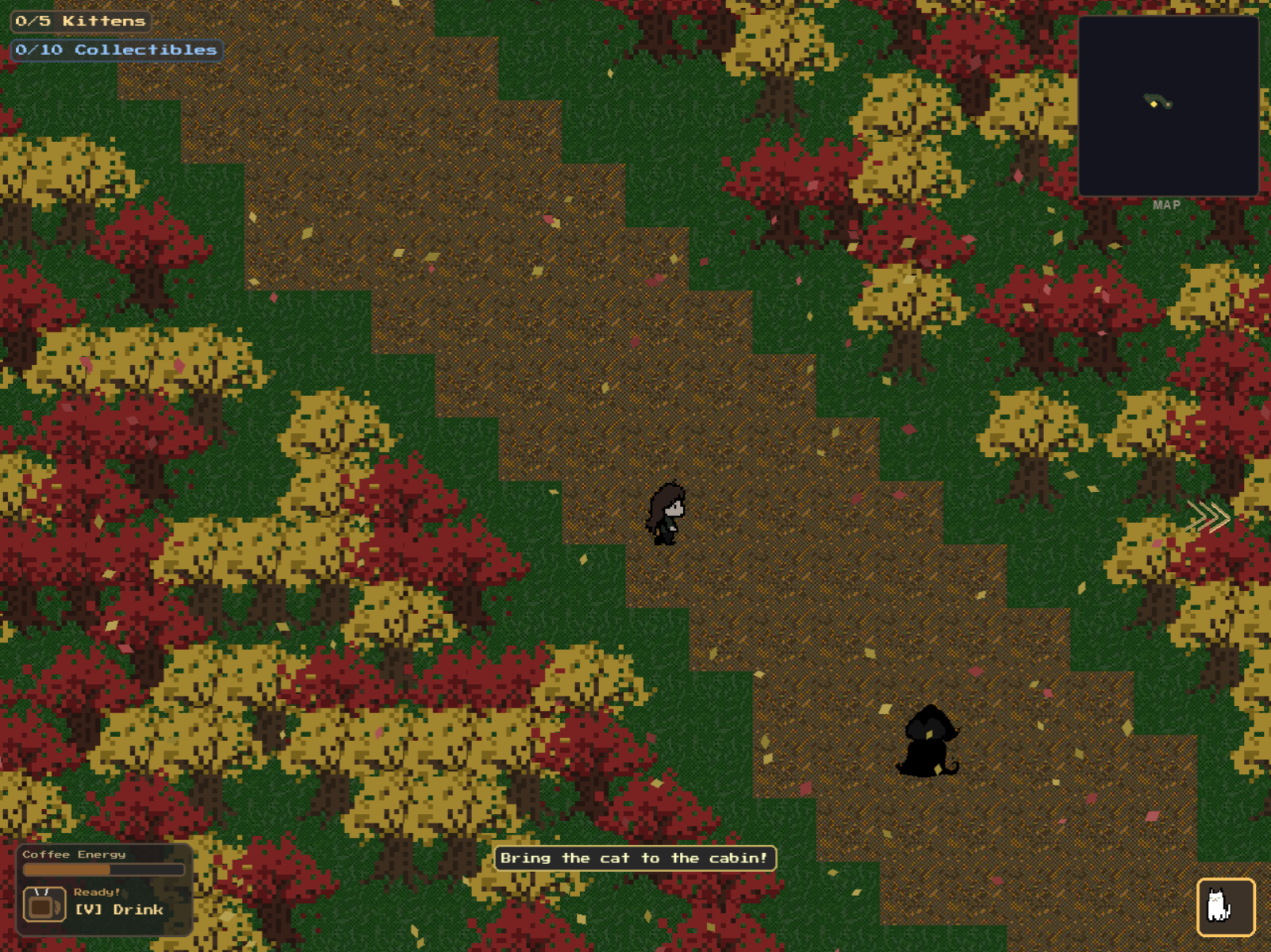Click the yellow player marker on the minimap
1271x952 pixels.
click(x=1154, y=104)
